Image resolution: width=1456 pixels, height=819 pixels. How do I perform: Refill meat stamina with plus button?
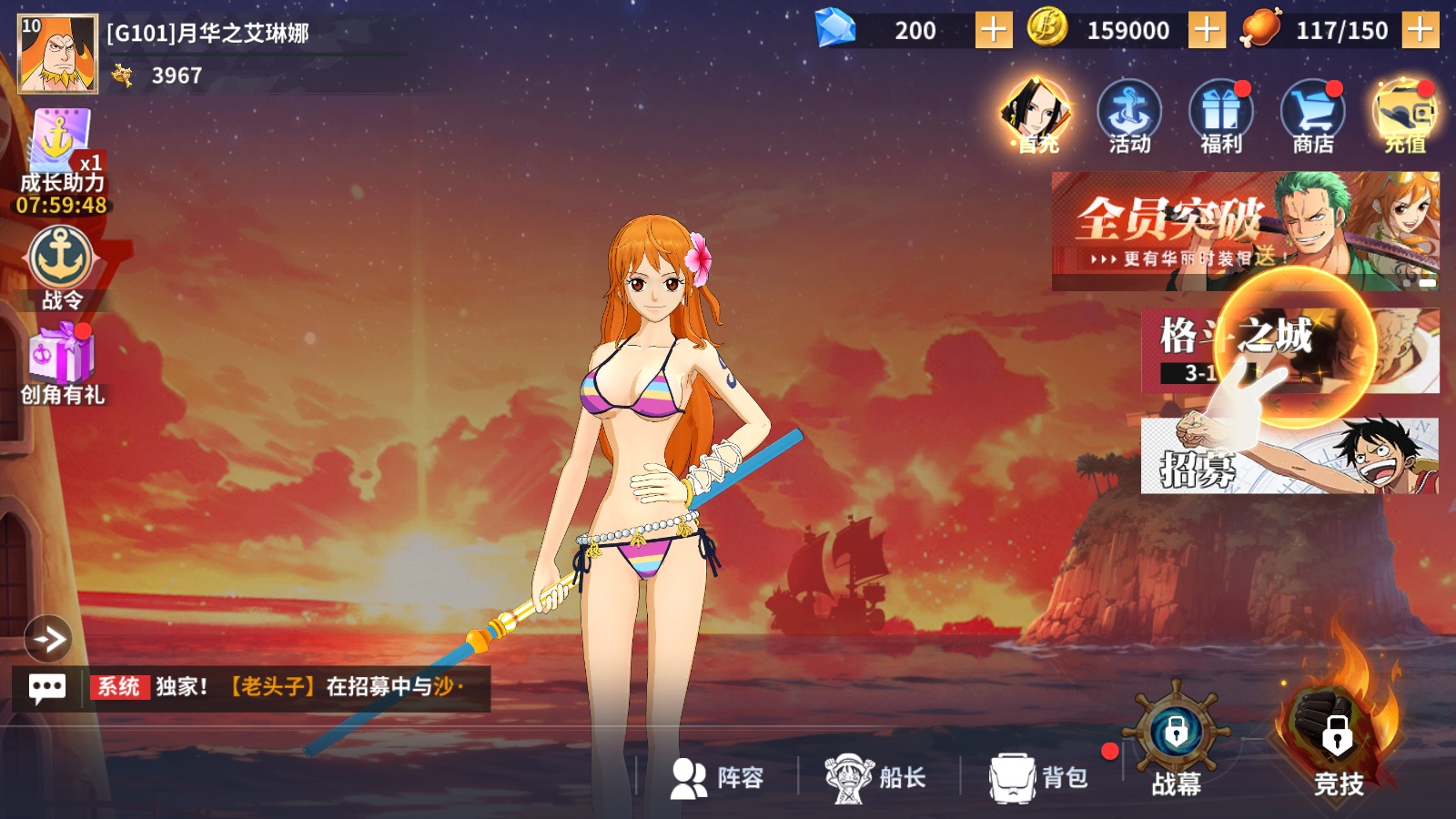[1420, 30]
